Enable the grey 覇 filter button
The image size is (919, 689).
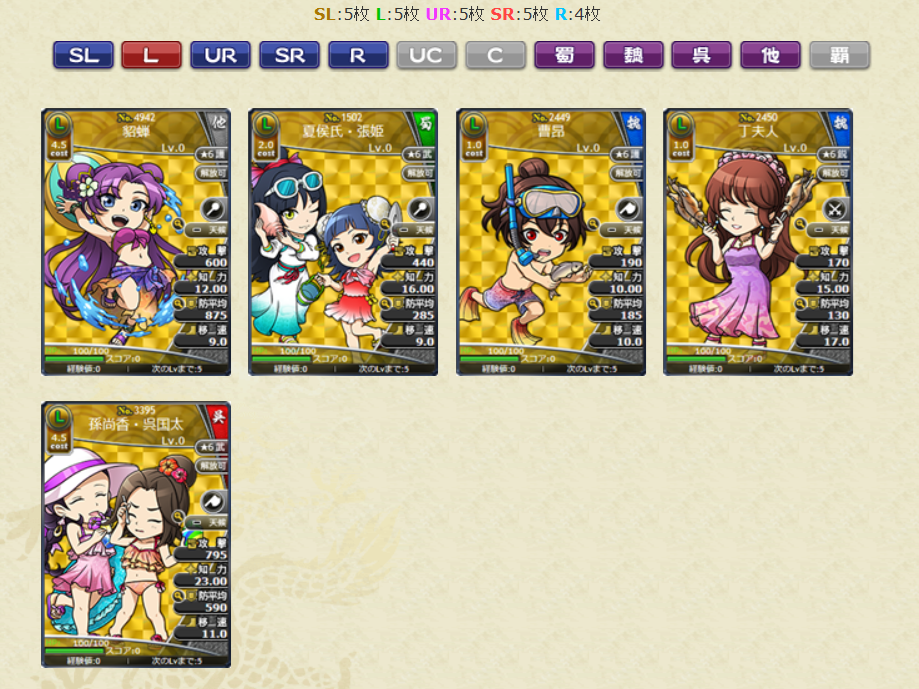point(839,56)
